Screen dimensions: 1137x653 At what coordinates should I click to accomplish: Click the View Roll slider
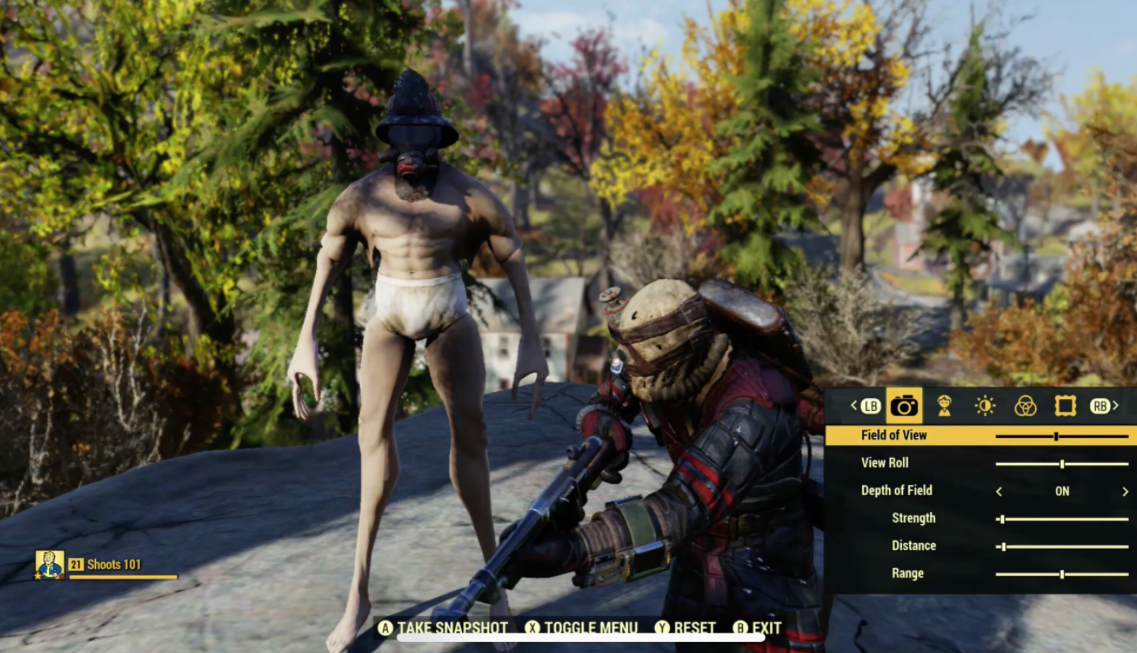(x=1061, y=464)
